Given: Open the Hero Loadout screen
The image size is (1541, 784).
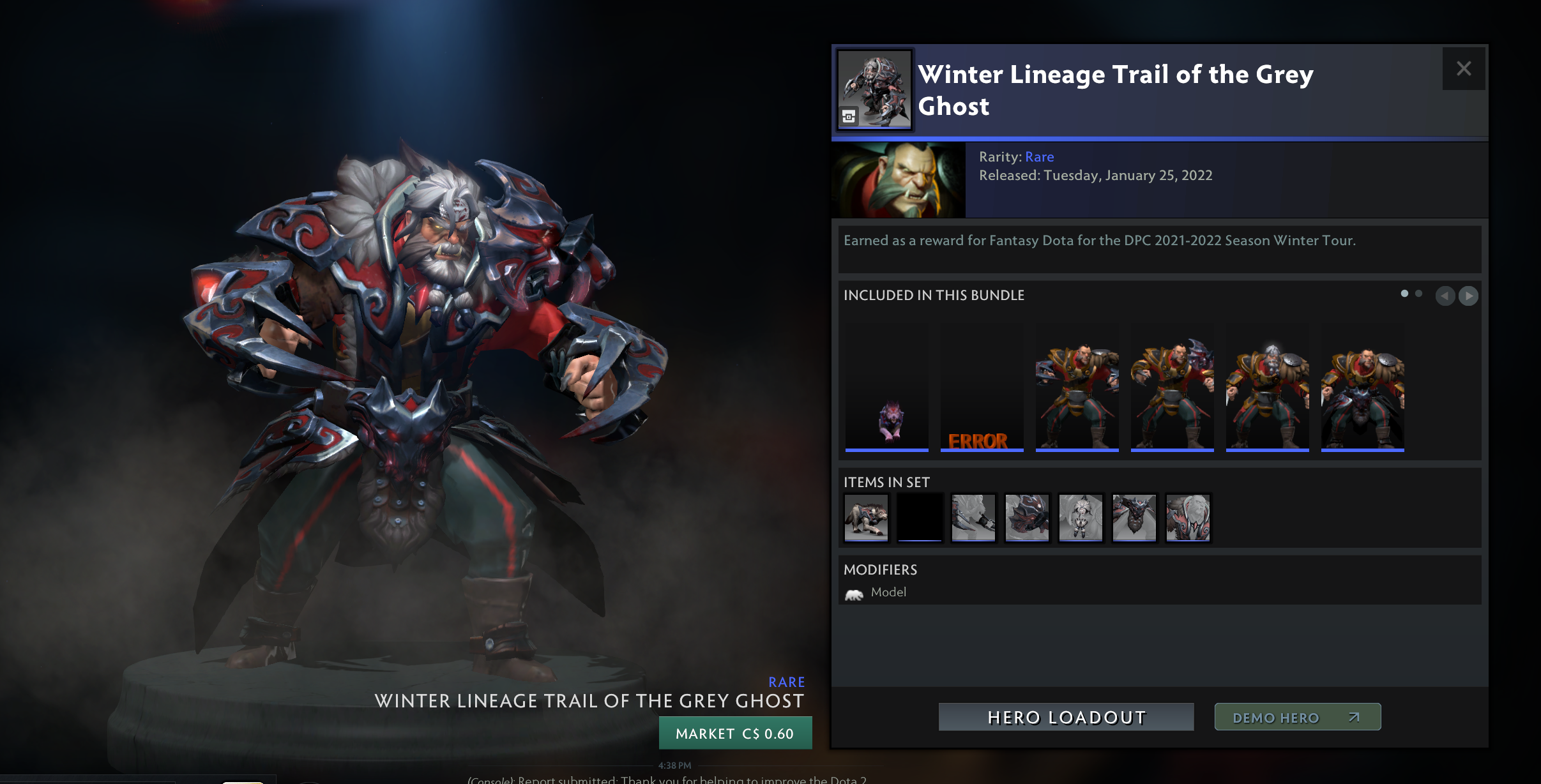Looking at the screenshot, I should [x=1066, y=717].
